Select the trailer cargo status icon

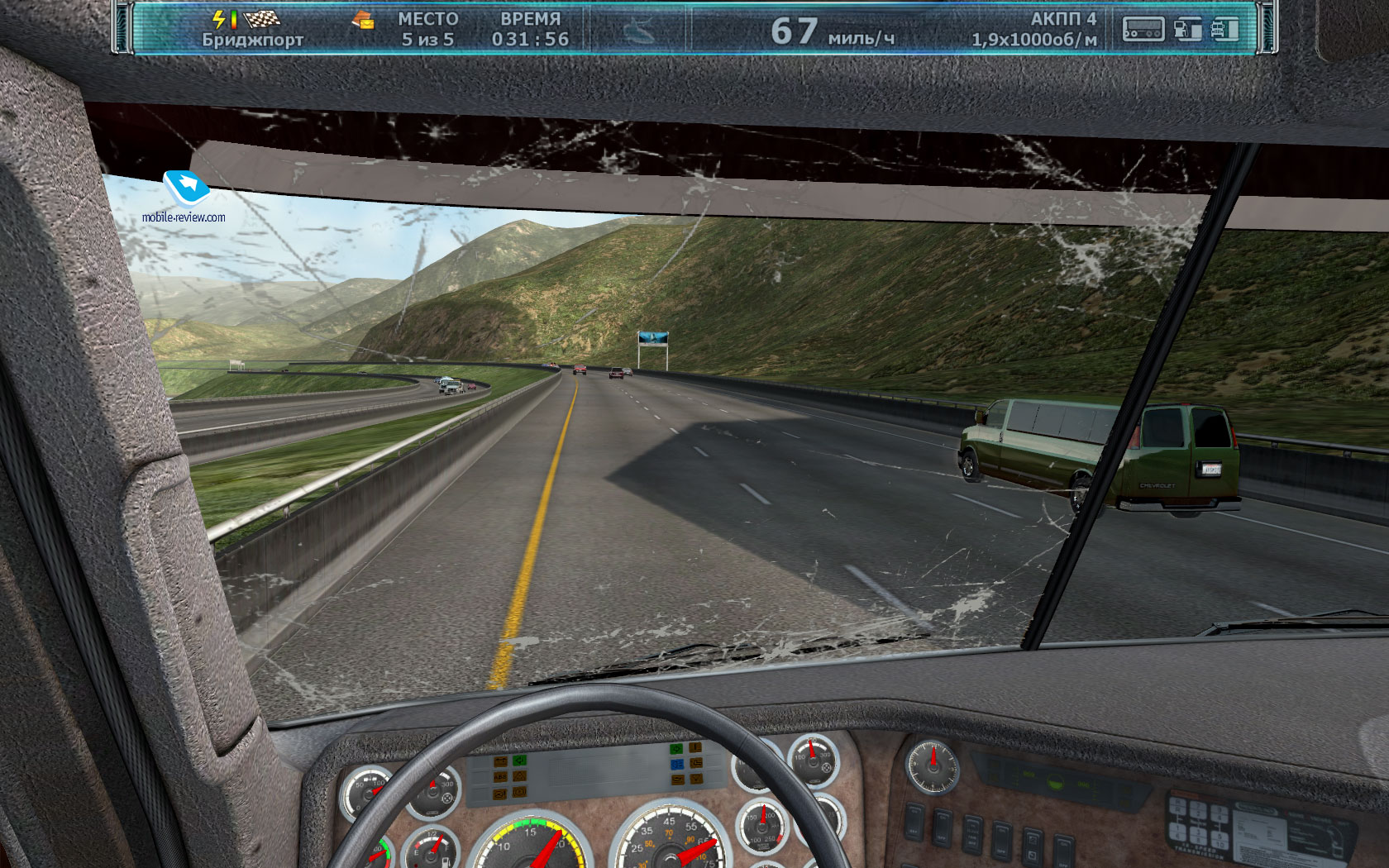click(1143, 30)
